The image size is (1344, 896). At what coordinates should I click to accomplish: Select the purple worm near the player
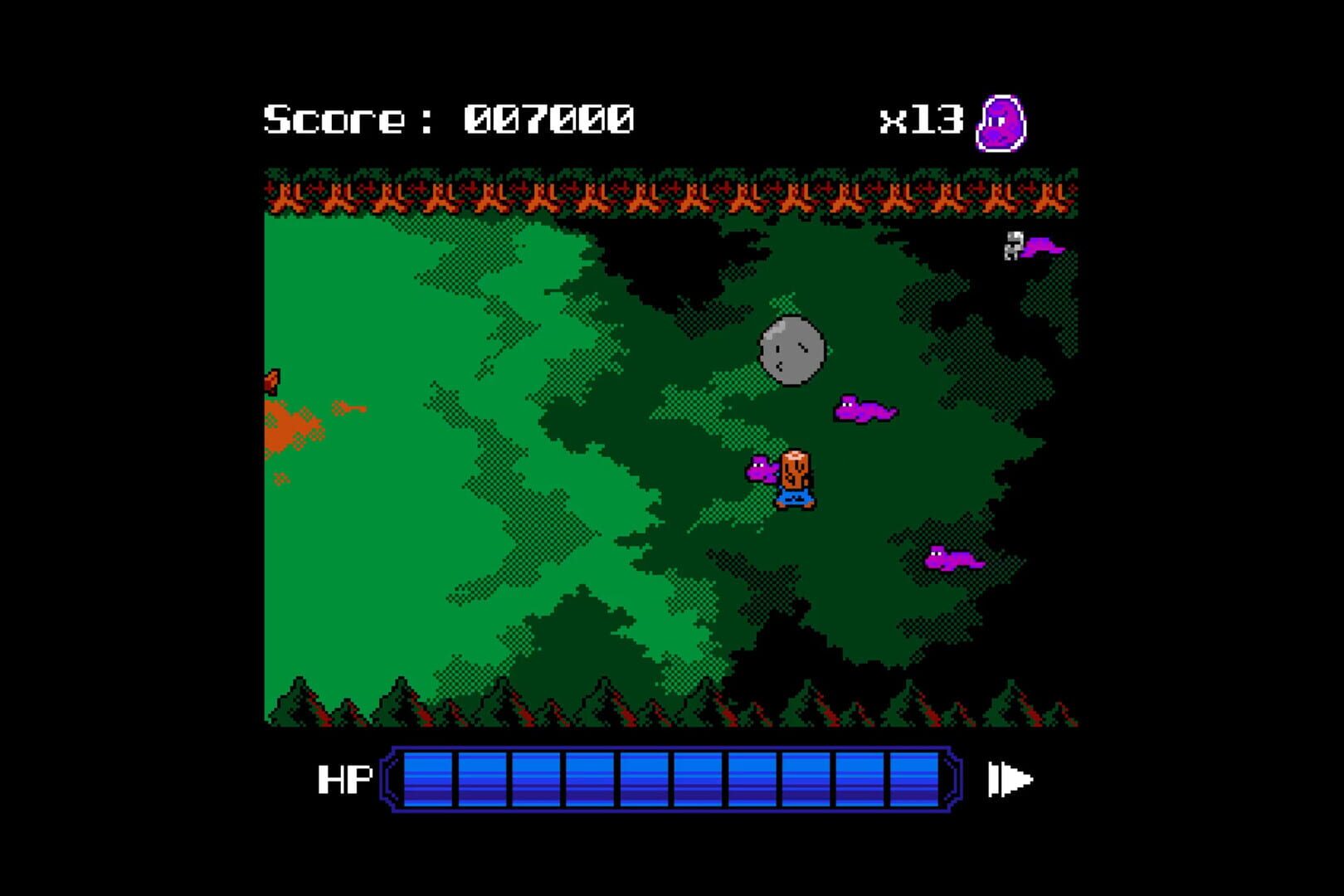[761, 471]
